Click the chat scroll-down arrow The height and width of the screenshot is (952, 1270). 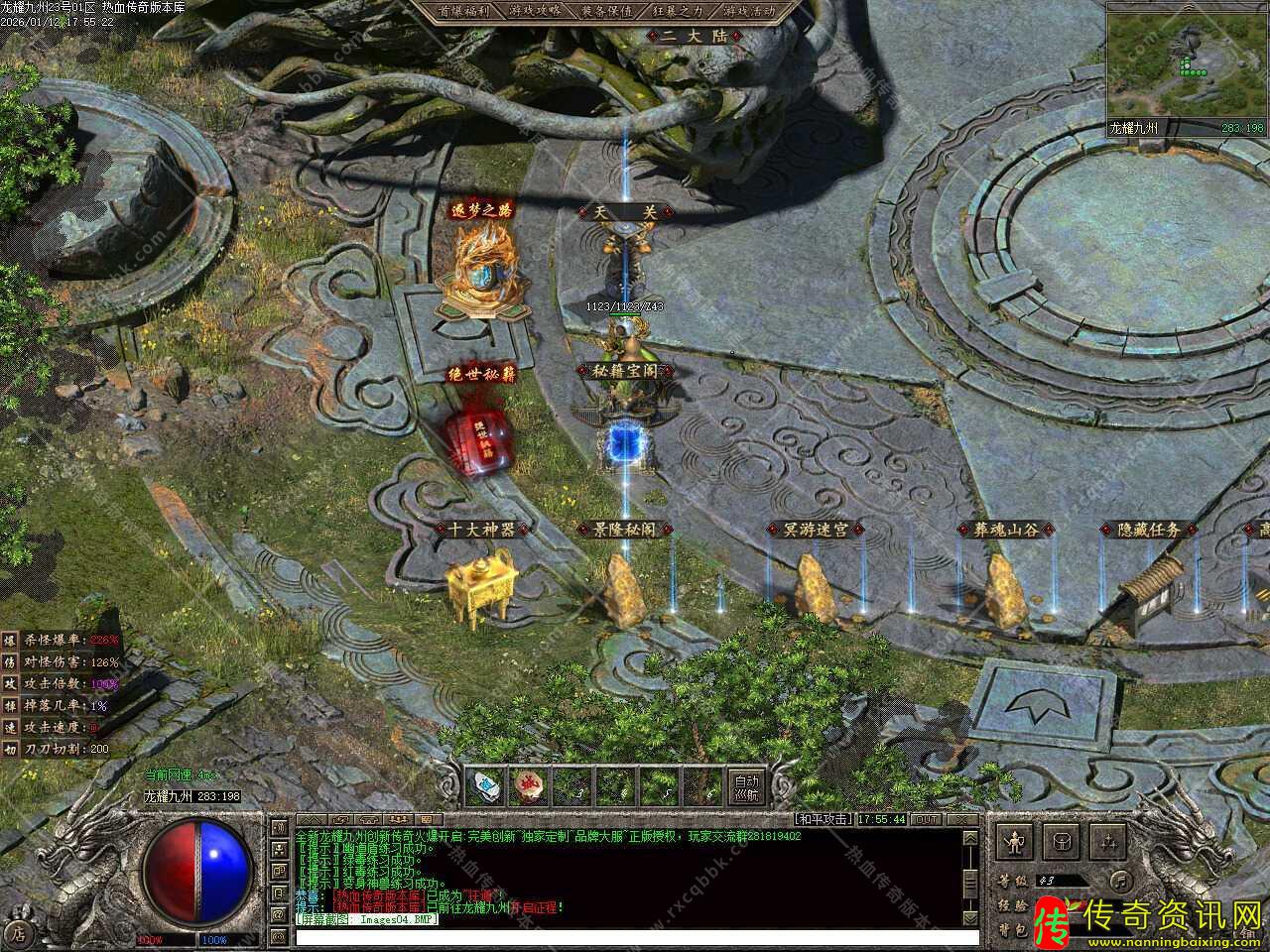point(970,918)
